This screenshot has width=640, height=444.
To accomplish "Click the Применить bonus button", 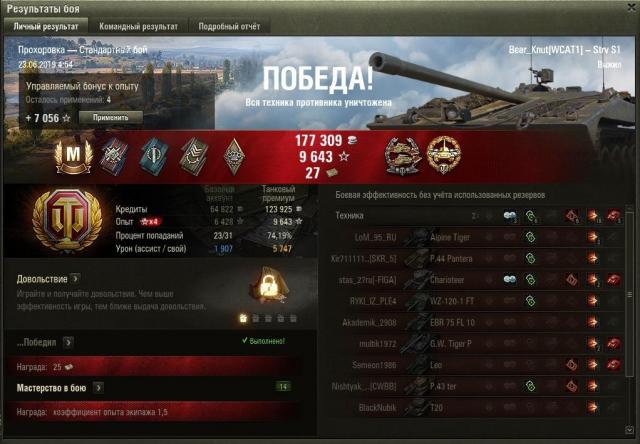I will click(111, 117).
